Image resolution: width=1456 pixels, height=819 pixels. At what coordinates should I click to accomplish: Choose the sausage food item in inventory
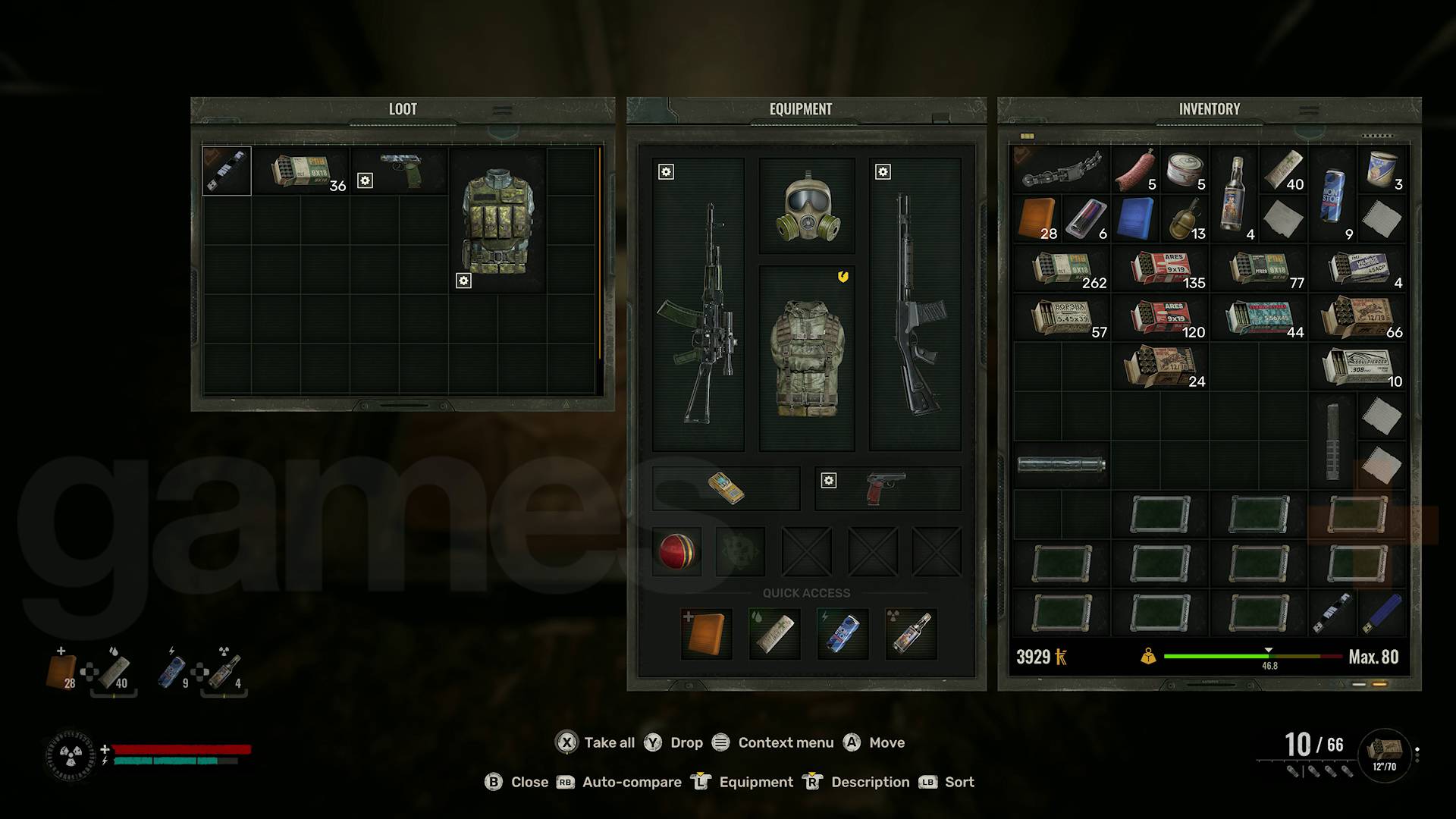tap(1135, 171)
